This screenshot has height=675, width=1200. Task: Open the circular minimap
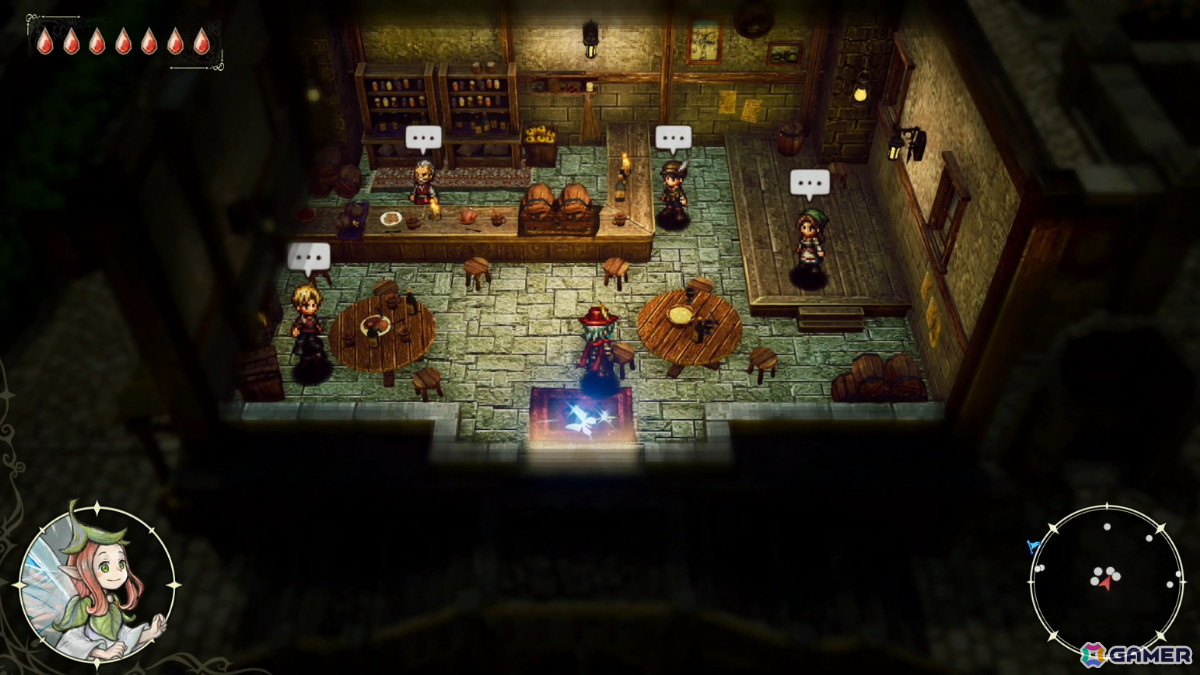(1106, 579)
